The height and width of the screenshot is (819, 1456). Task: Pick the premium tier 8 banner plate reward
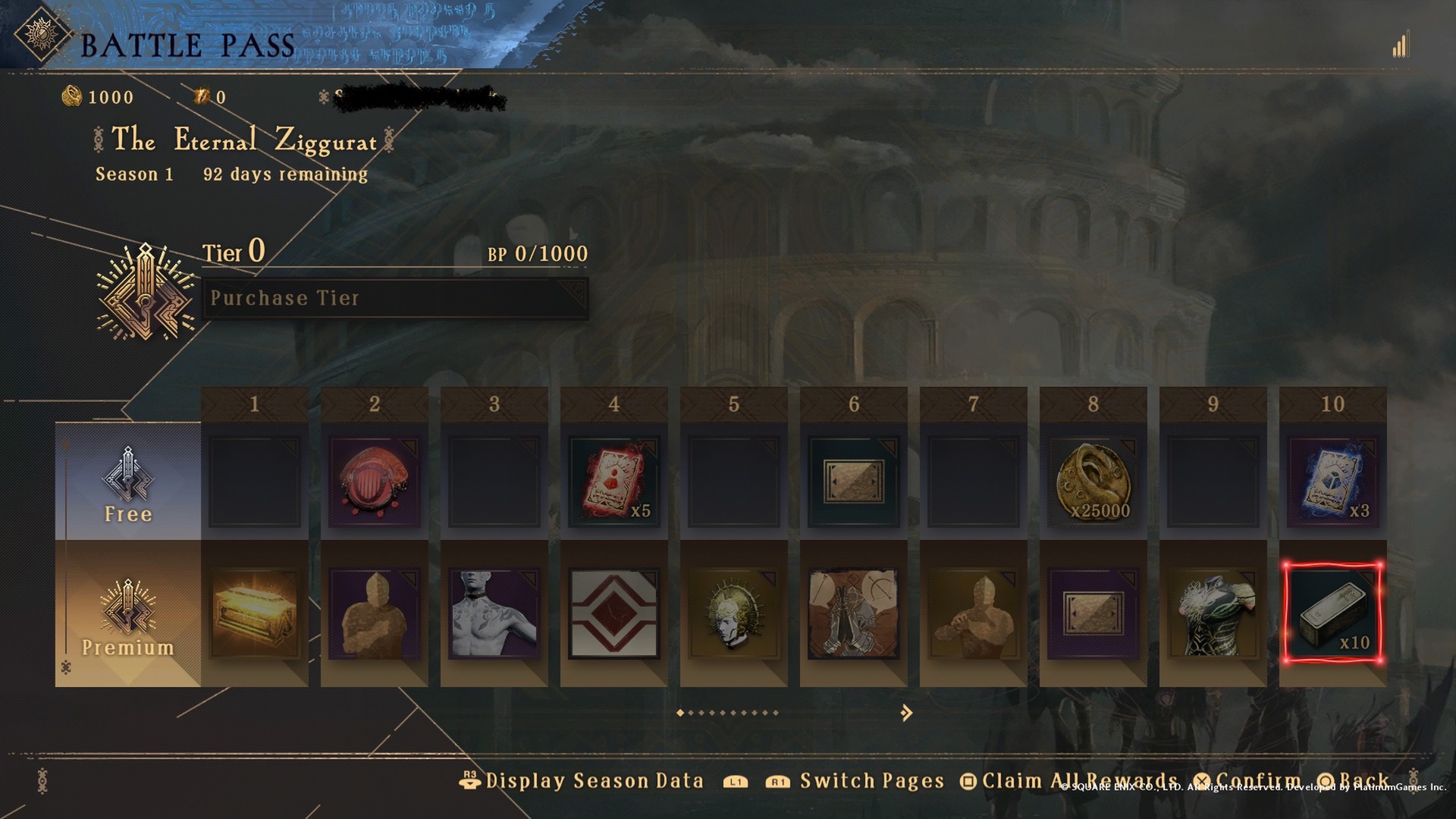pos(1094,614)
